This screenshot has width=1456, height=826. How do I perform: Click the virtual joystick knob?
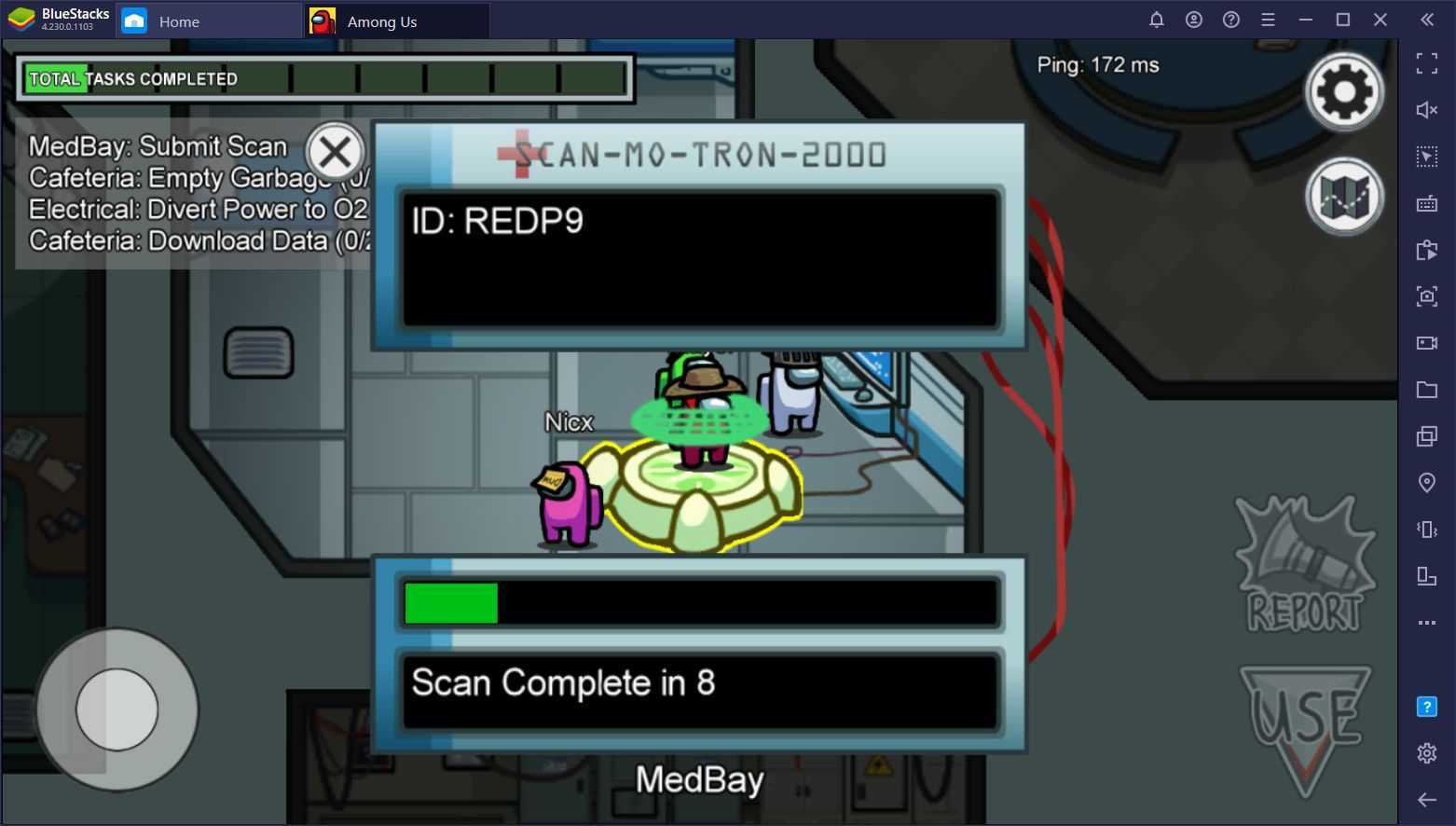(x=117, y=709)
